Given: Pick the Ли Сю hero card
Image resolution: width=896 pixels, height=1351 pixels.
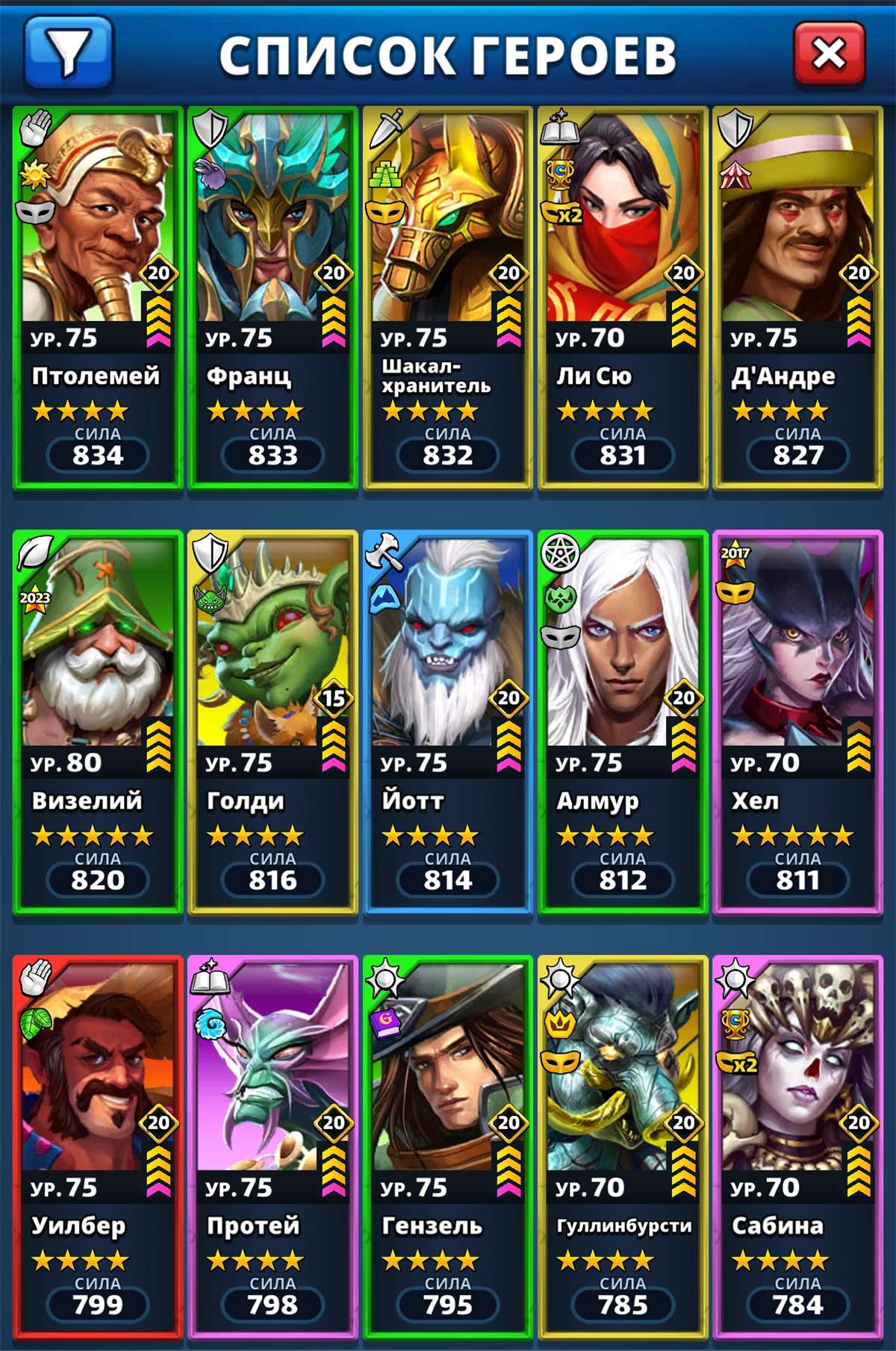Looking at the screenshot, I should pyautogui.click(x=623, y=299).
